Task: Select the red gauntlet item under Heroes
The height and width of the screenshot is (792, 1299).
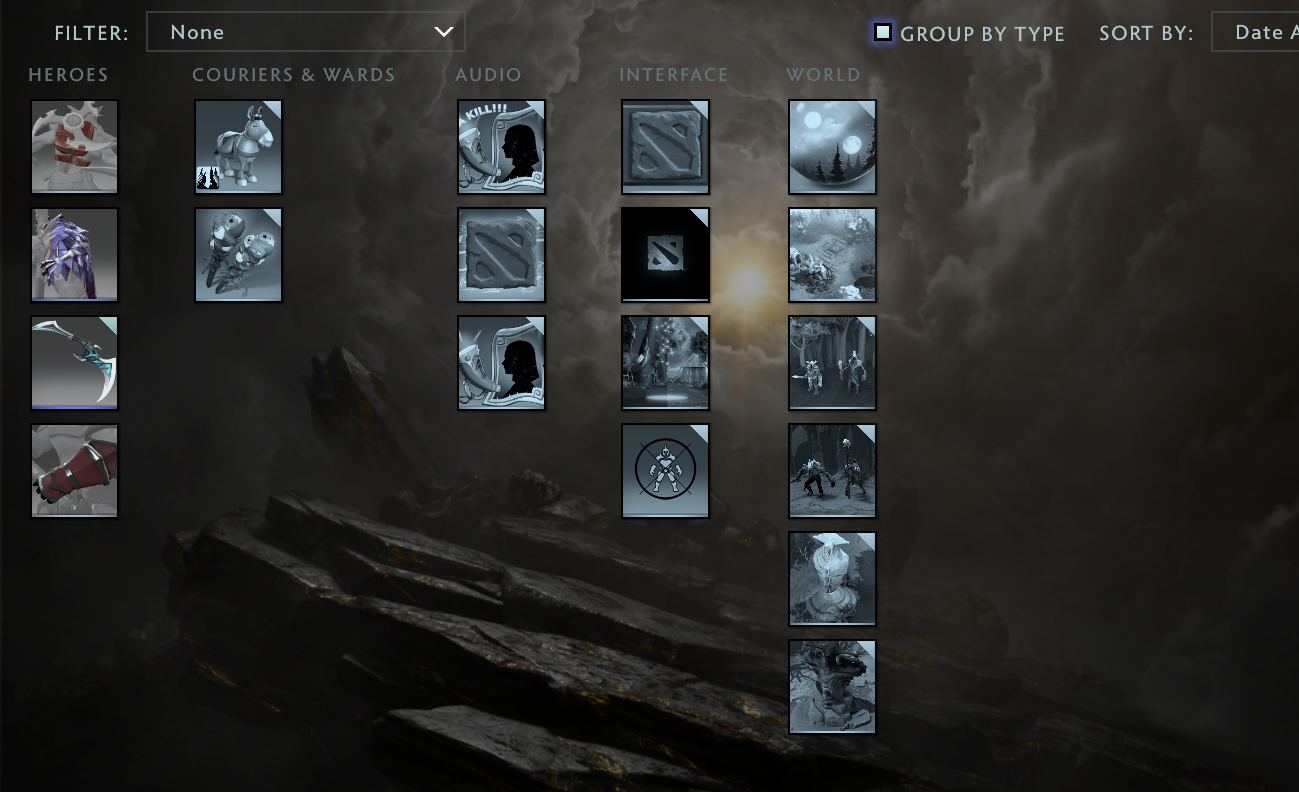Action: pos(74,470)
